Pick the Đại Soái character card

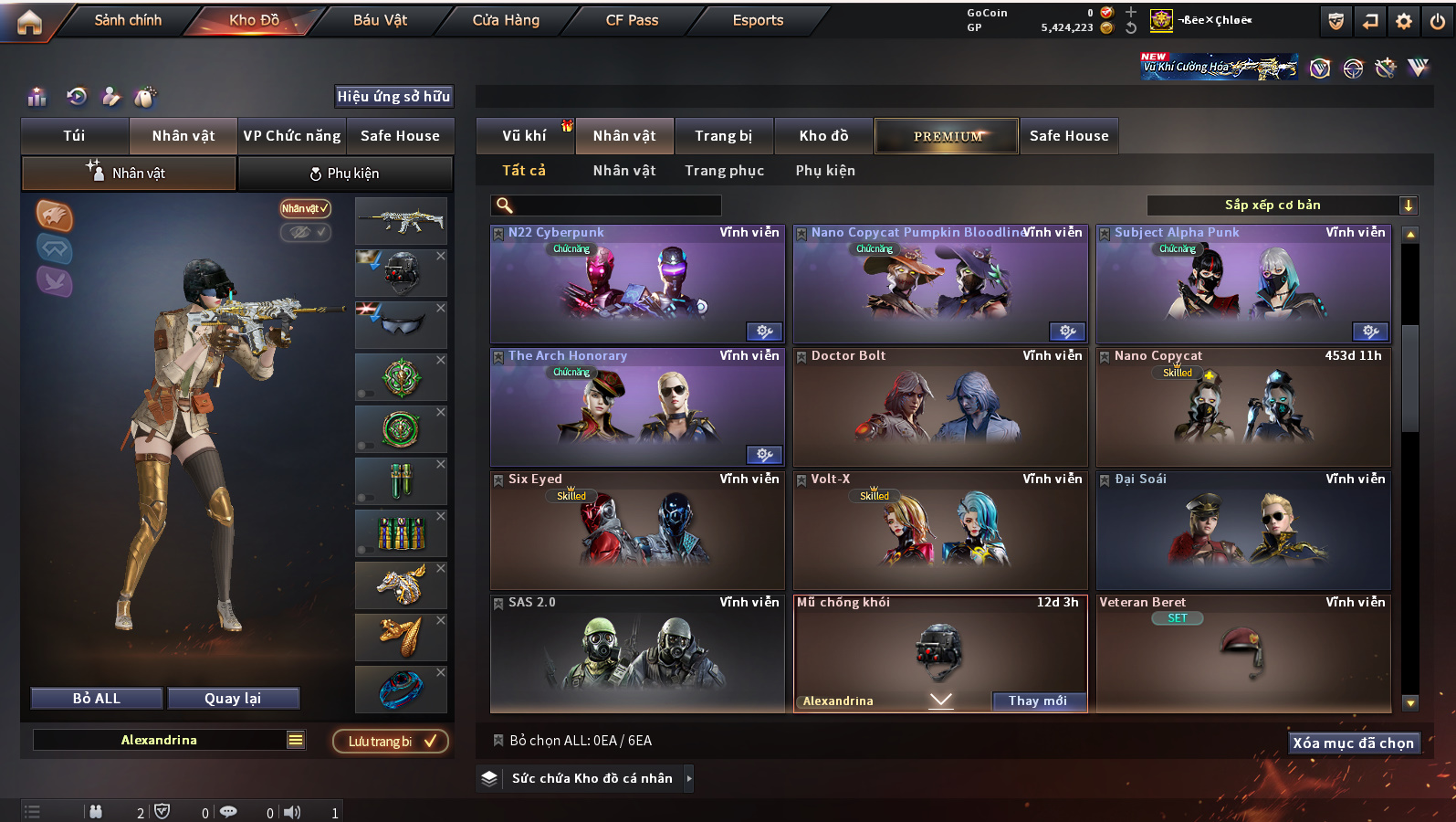pyautogui.click(x=1243, y=531)
